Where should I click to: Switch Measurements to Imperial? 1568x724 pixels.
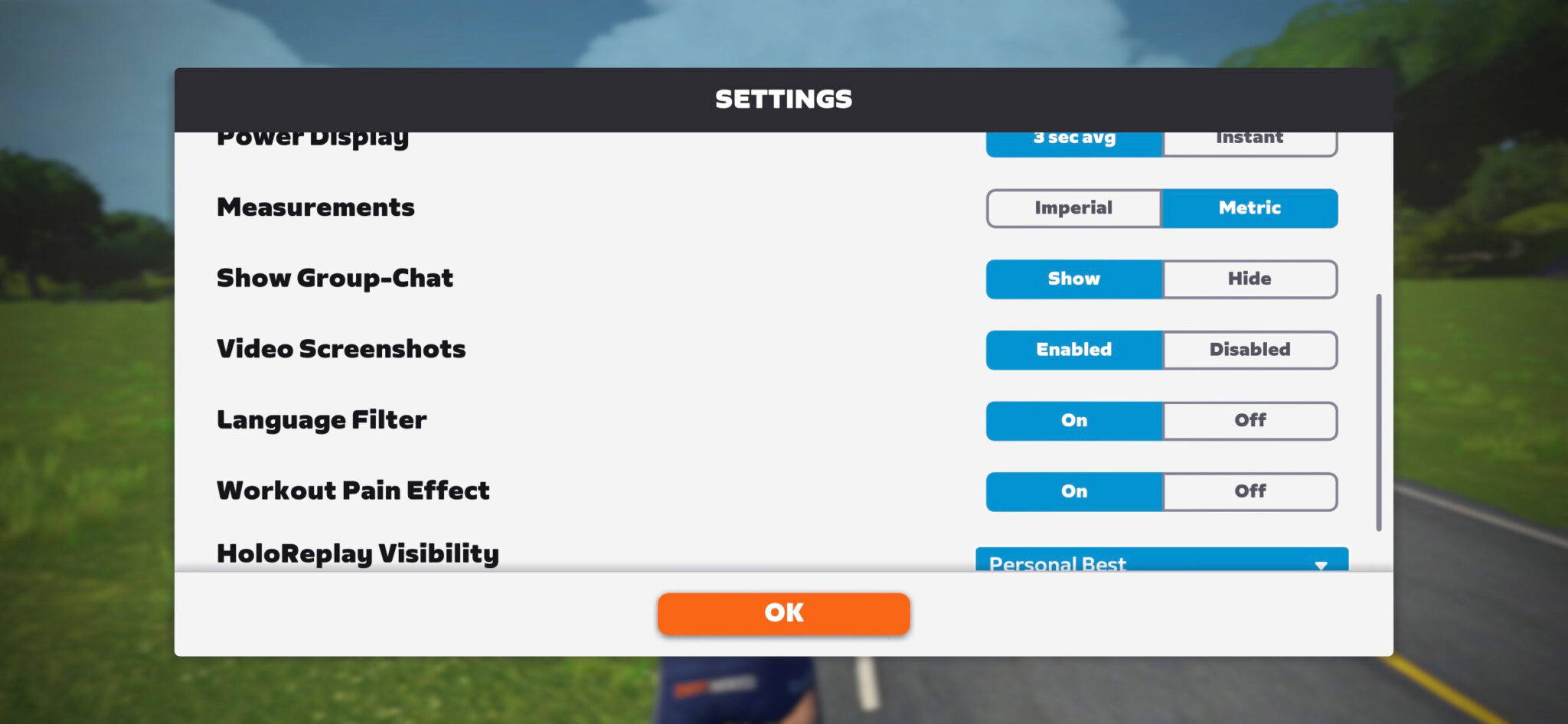(1073, 208)
